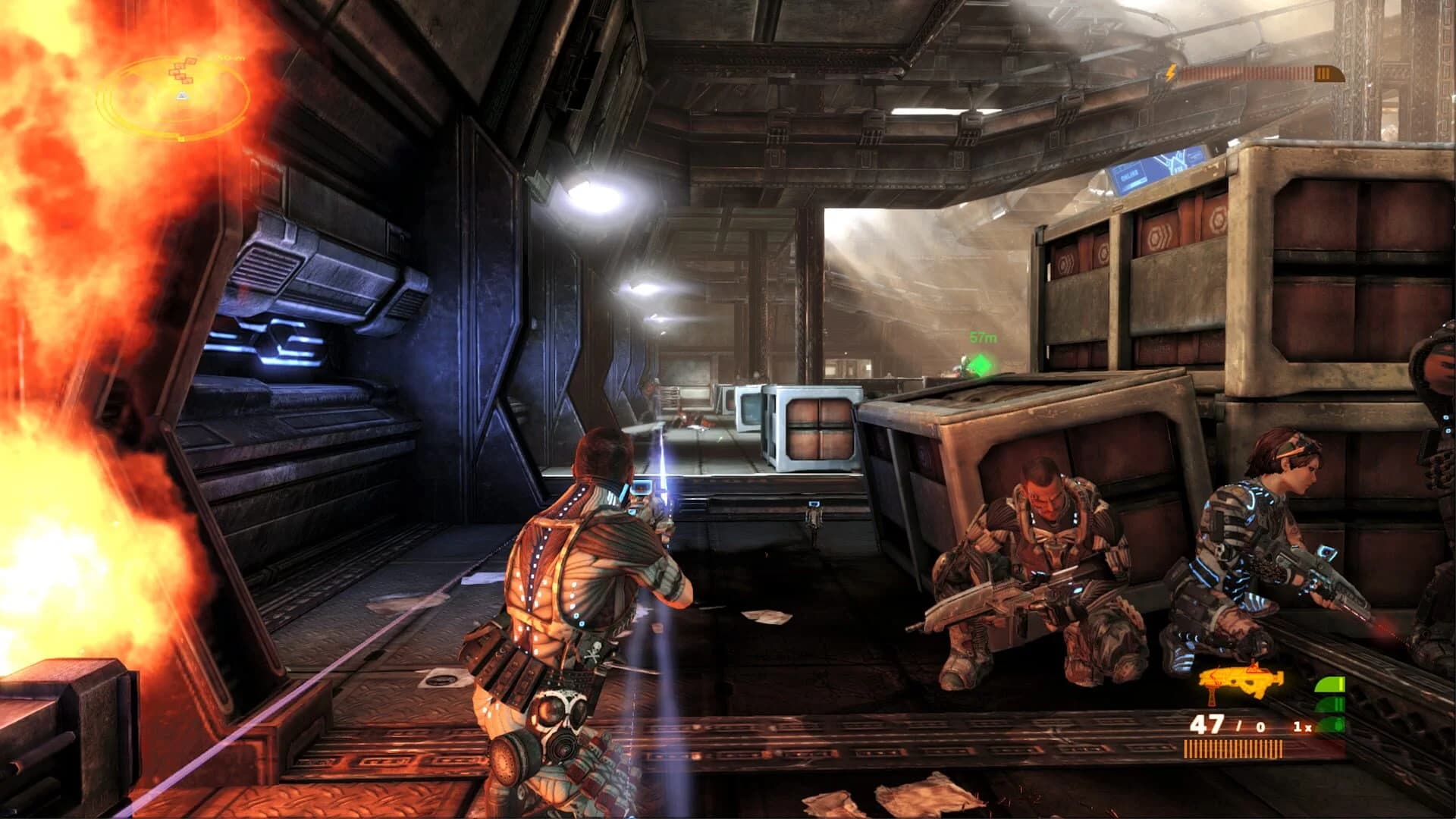Click the player arrow on the minimap
The width and height of the screenshot is (1456, 819).
(182, 96)
